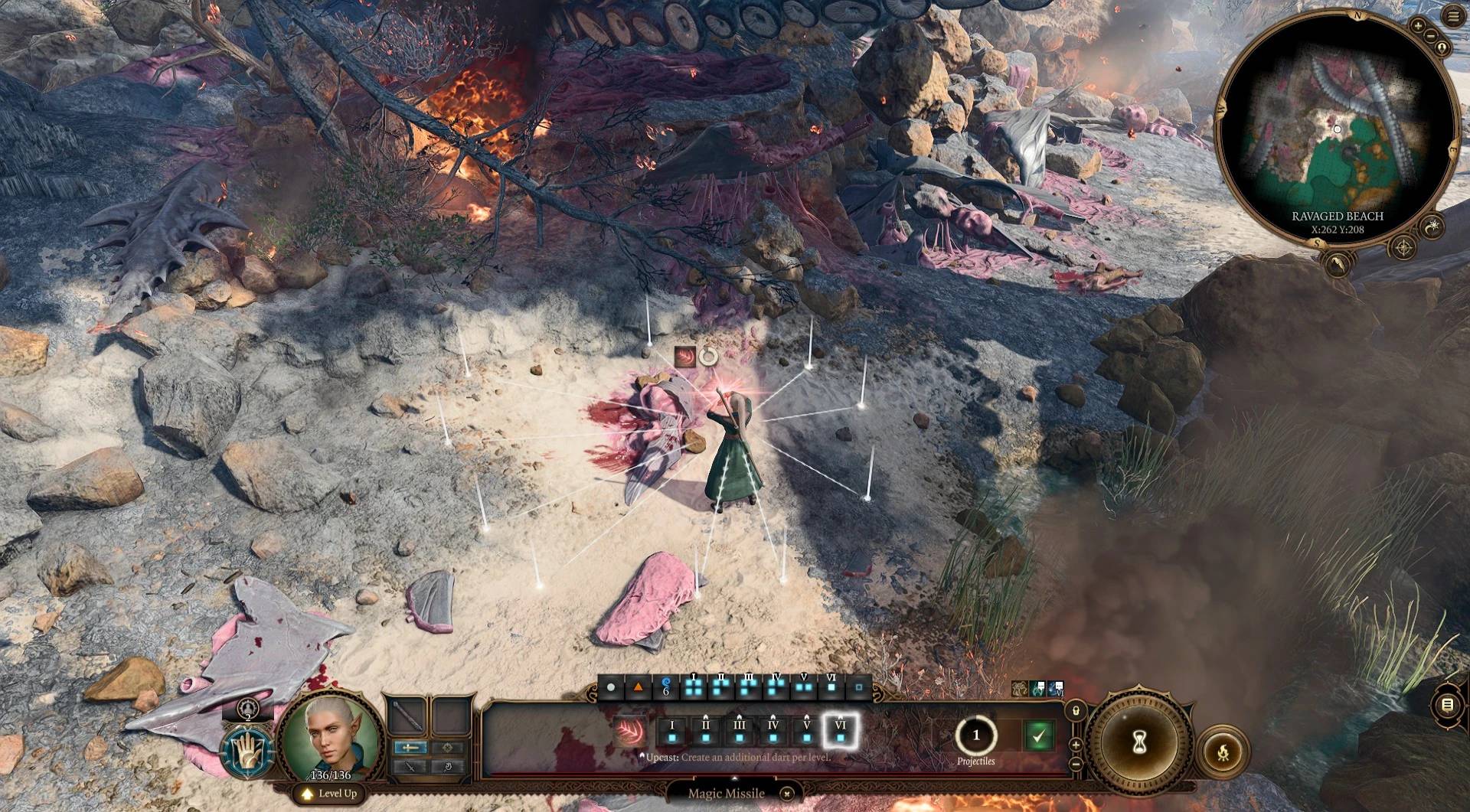
Task: Cancel Magic Missile with the X button
Action: (x=786, y=794)
